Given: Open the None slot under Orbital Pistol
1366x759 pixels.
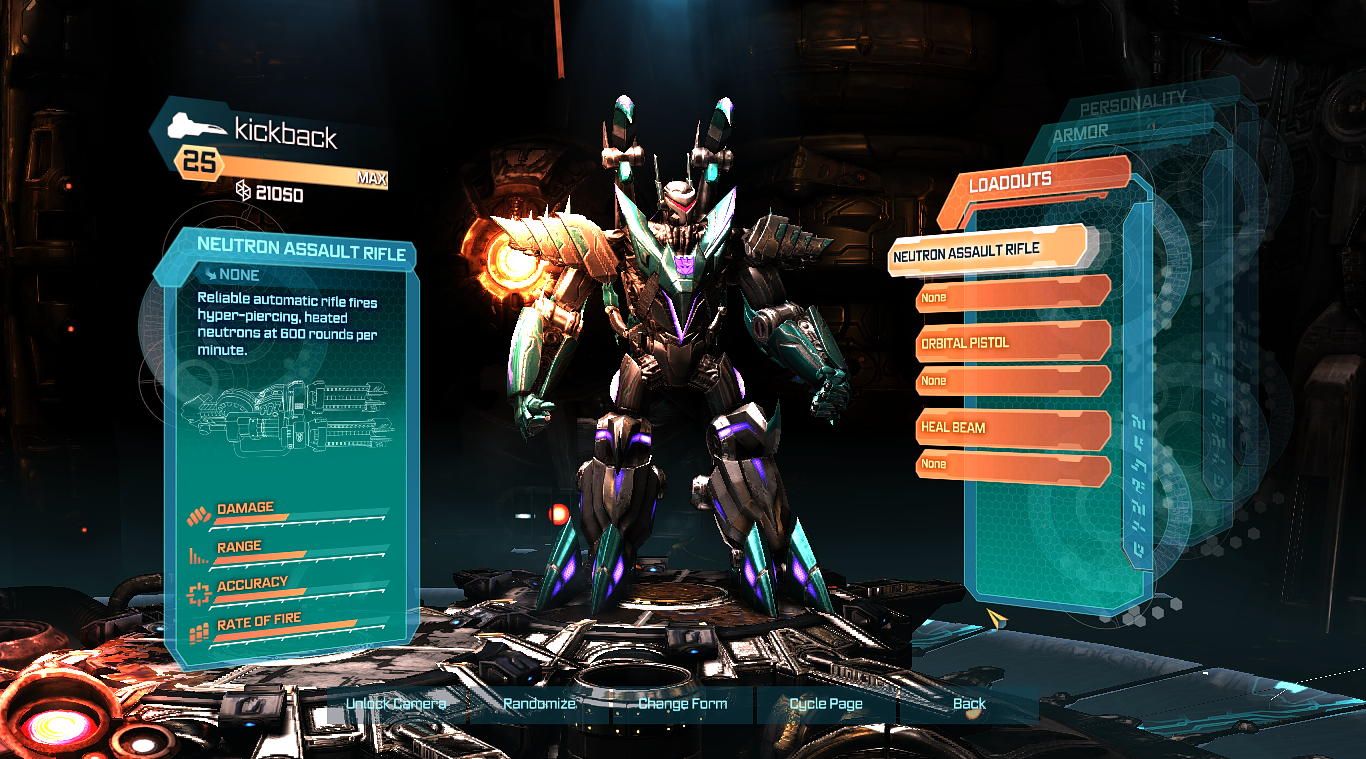Looking at the screenshot, I should tap(1010, 381).
